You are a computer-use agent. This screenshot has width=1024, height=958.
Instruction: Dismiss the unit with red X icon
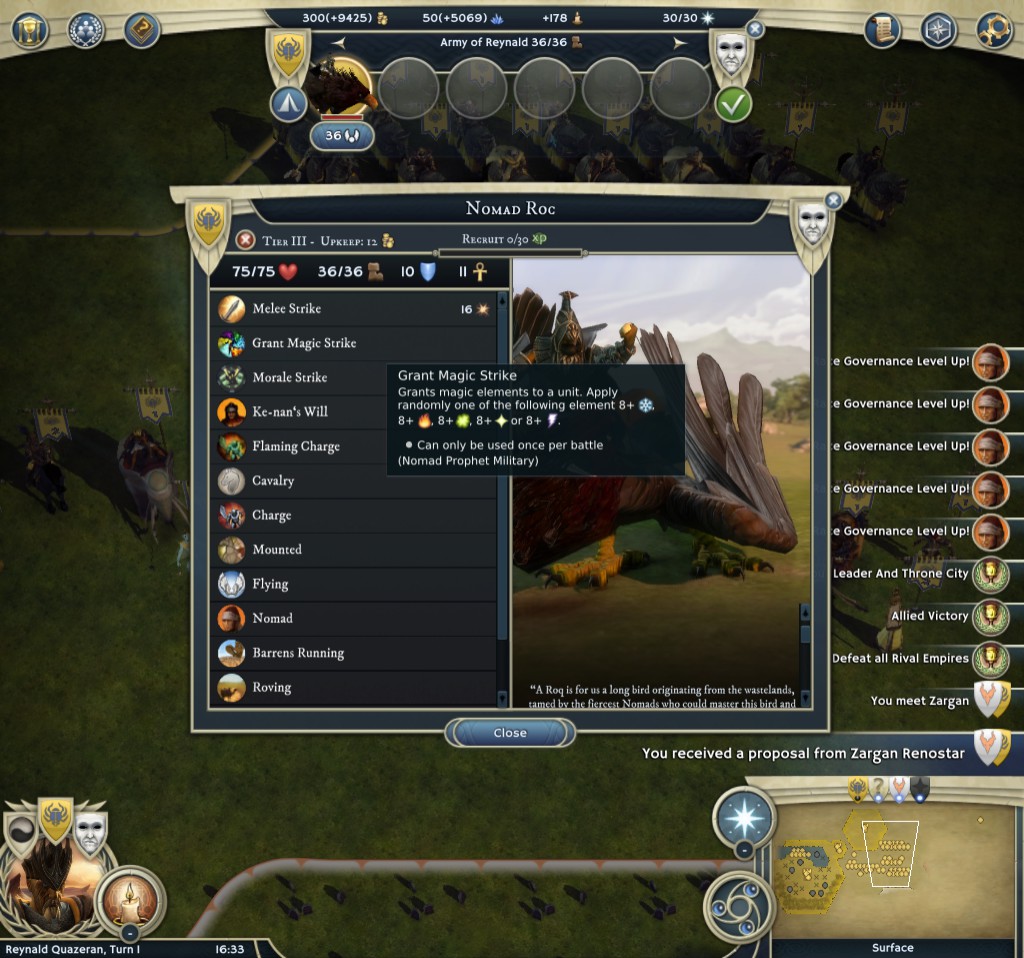click(245, 240)
